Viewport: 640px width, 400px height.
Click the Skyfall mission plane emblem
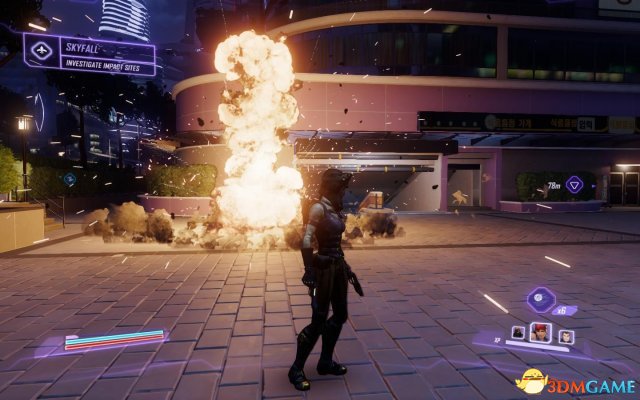coord(42,50)
